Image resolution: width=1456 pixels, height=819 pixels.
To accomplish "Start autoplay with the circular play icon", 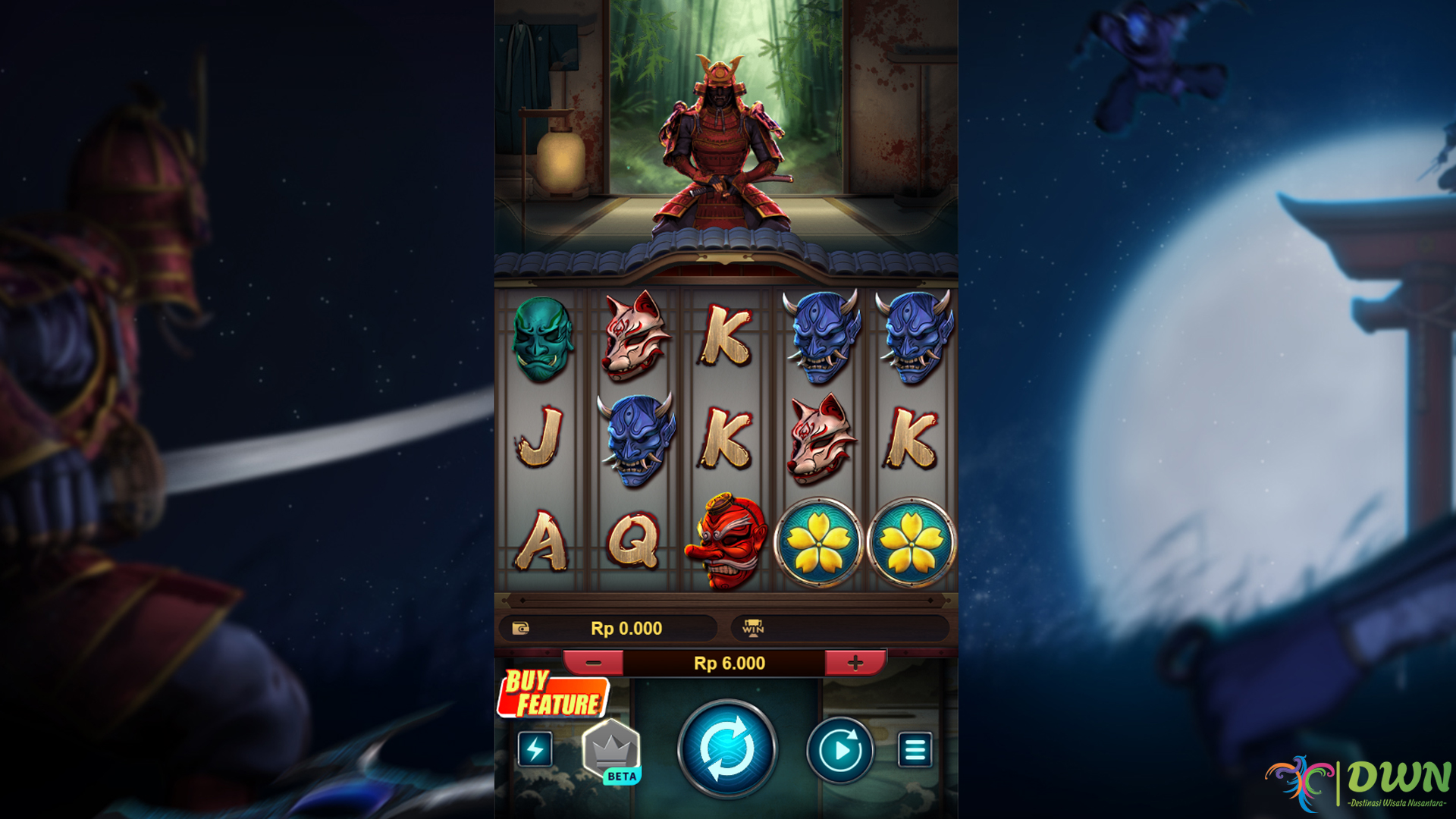I will coord(839,748).
